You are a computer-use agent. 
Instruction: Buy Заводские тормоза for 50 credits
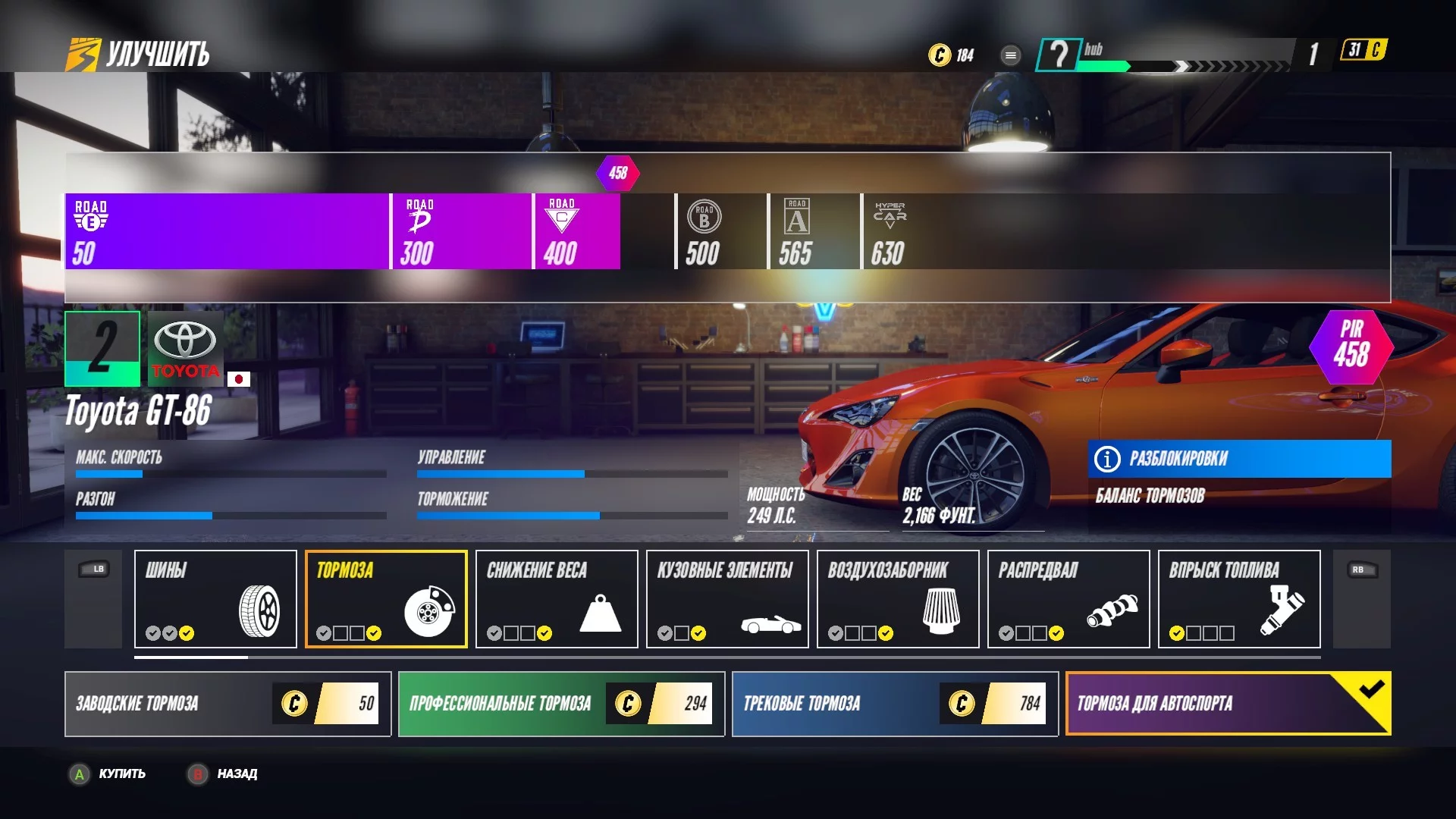227,704
